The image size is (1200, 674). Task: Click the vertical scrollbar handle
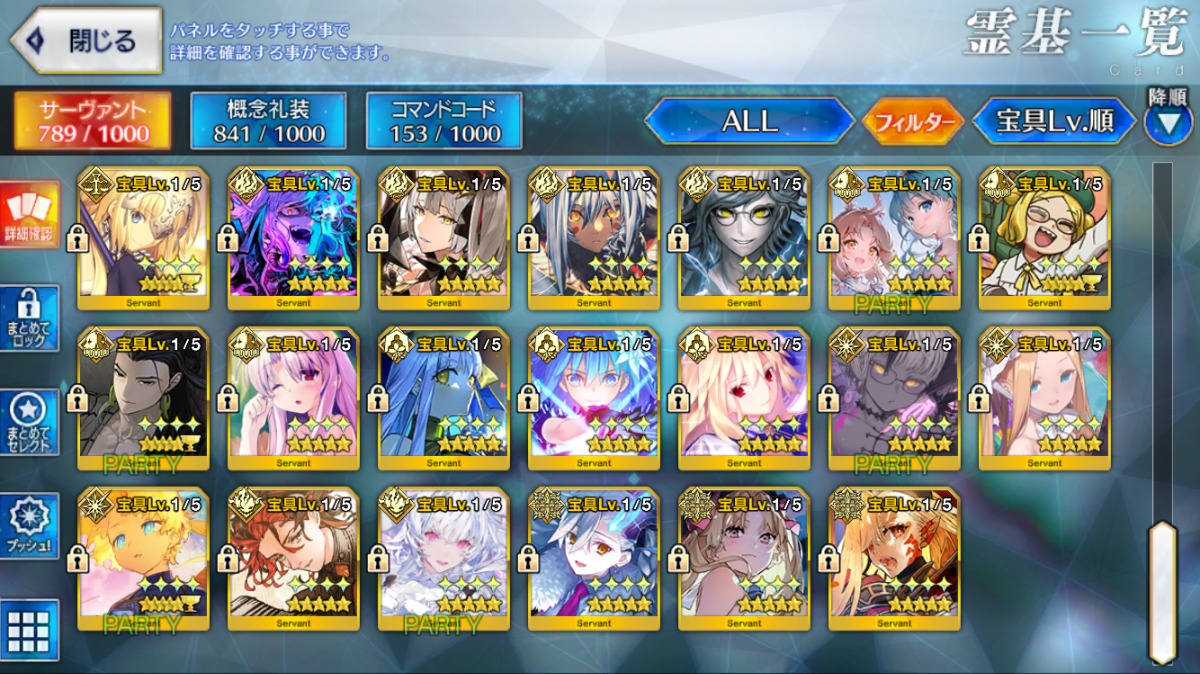tap(1161, 589)
